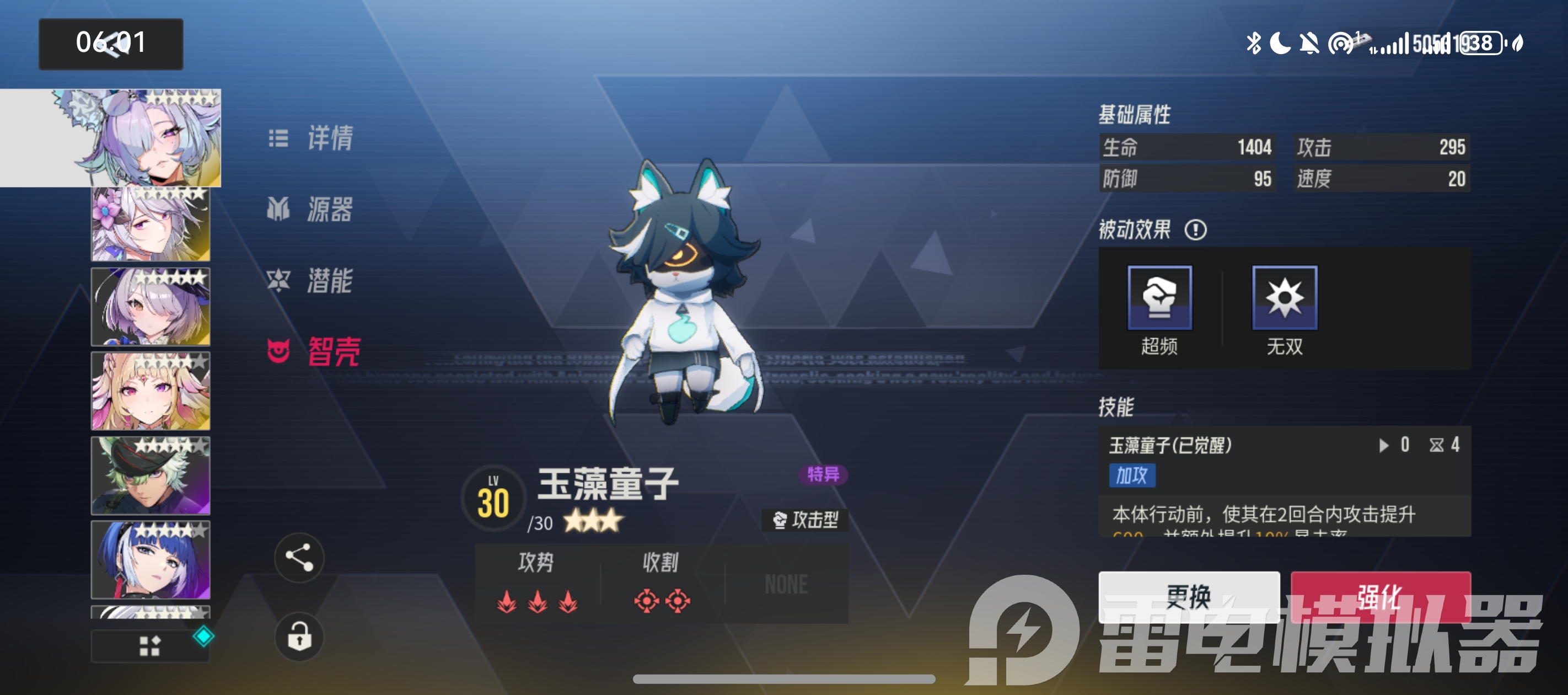View the 无双 passive effect icon

(1285, 298)
